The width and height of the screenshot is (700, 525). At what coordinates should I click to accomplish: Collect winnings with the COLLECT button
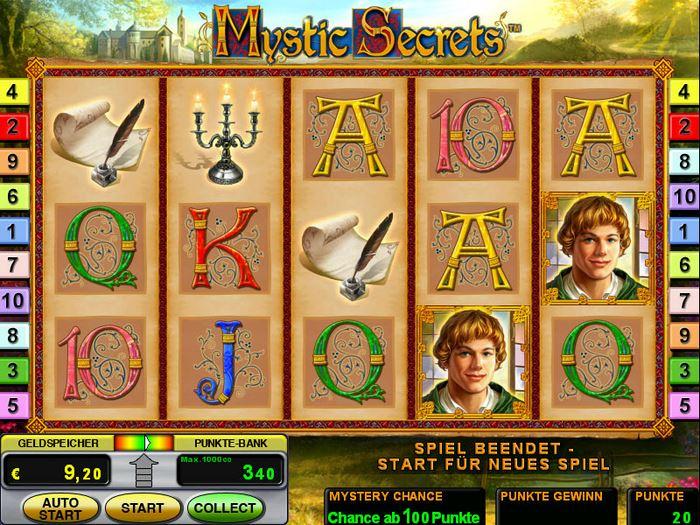point(225,508)
